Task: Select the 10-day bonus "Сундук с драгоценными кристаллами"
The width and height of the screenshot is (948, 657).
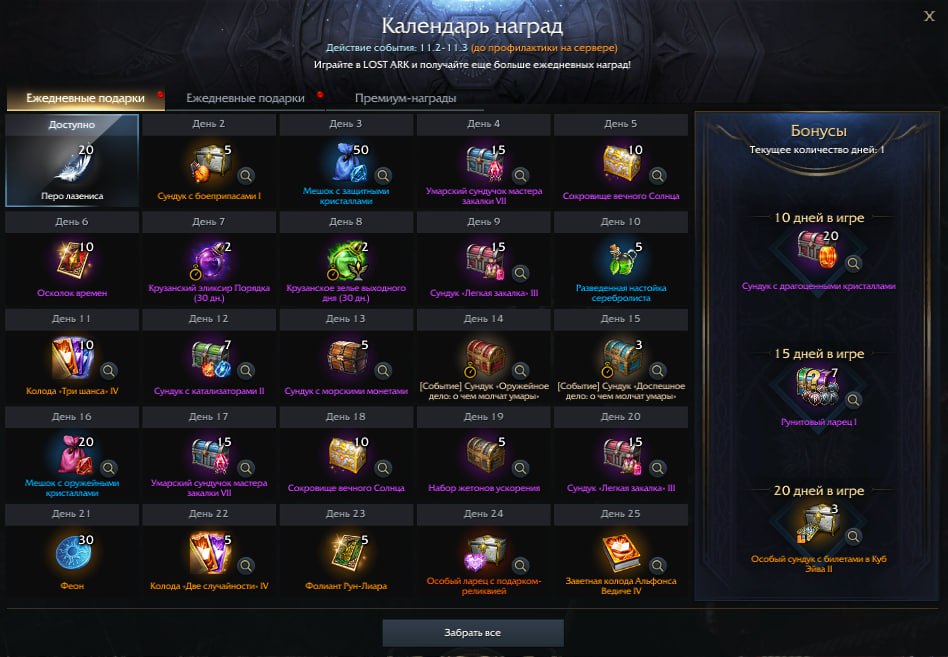Action: [x=817, y=250]
